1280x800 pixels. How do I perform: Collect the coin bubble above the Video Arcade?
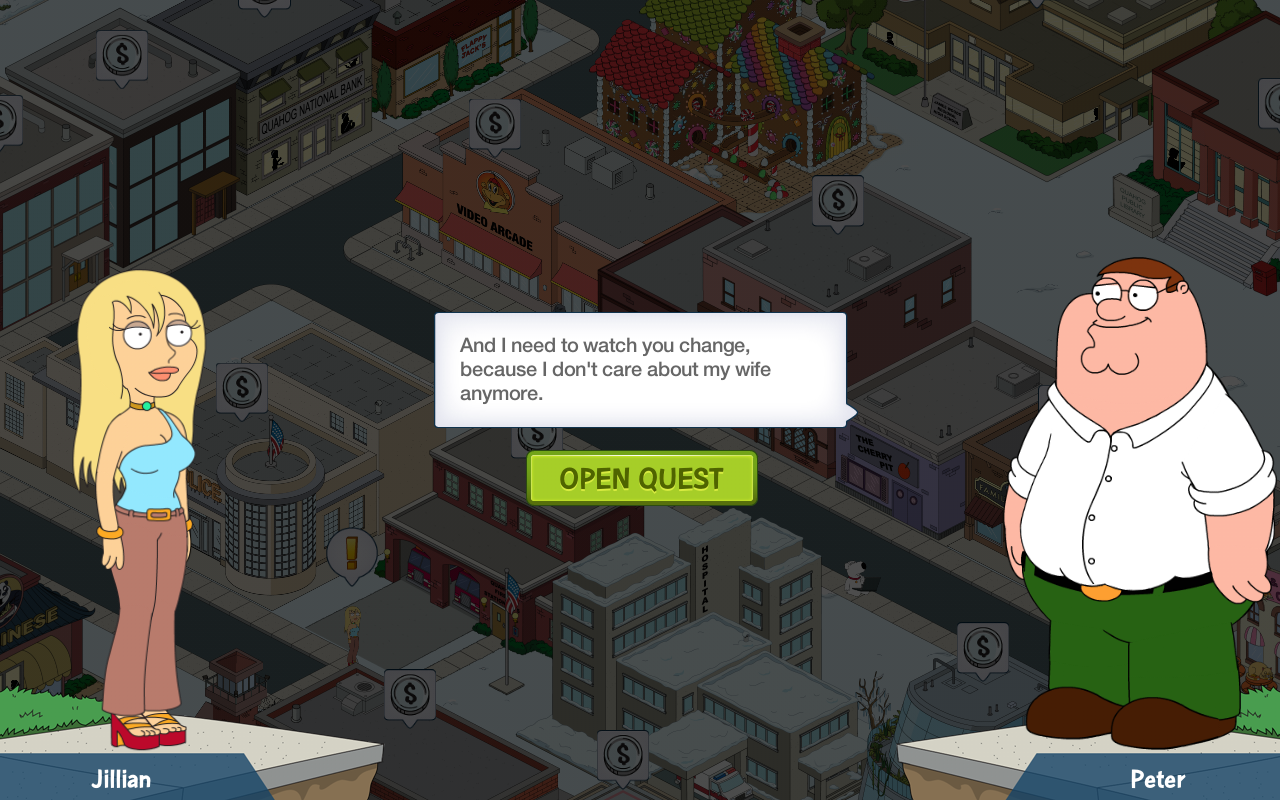click(495, 124)
